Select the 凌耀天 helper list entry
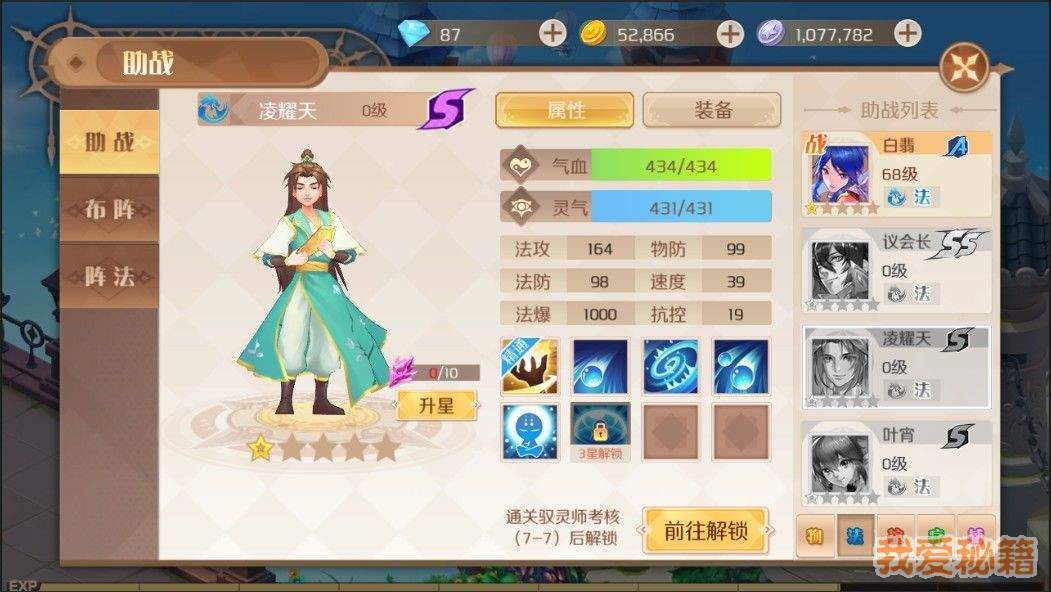The height and width of the screenshot is (592, 1051). [x=898, y=366]
